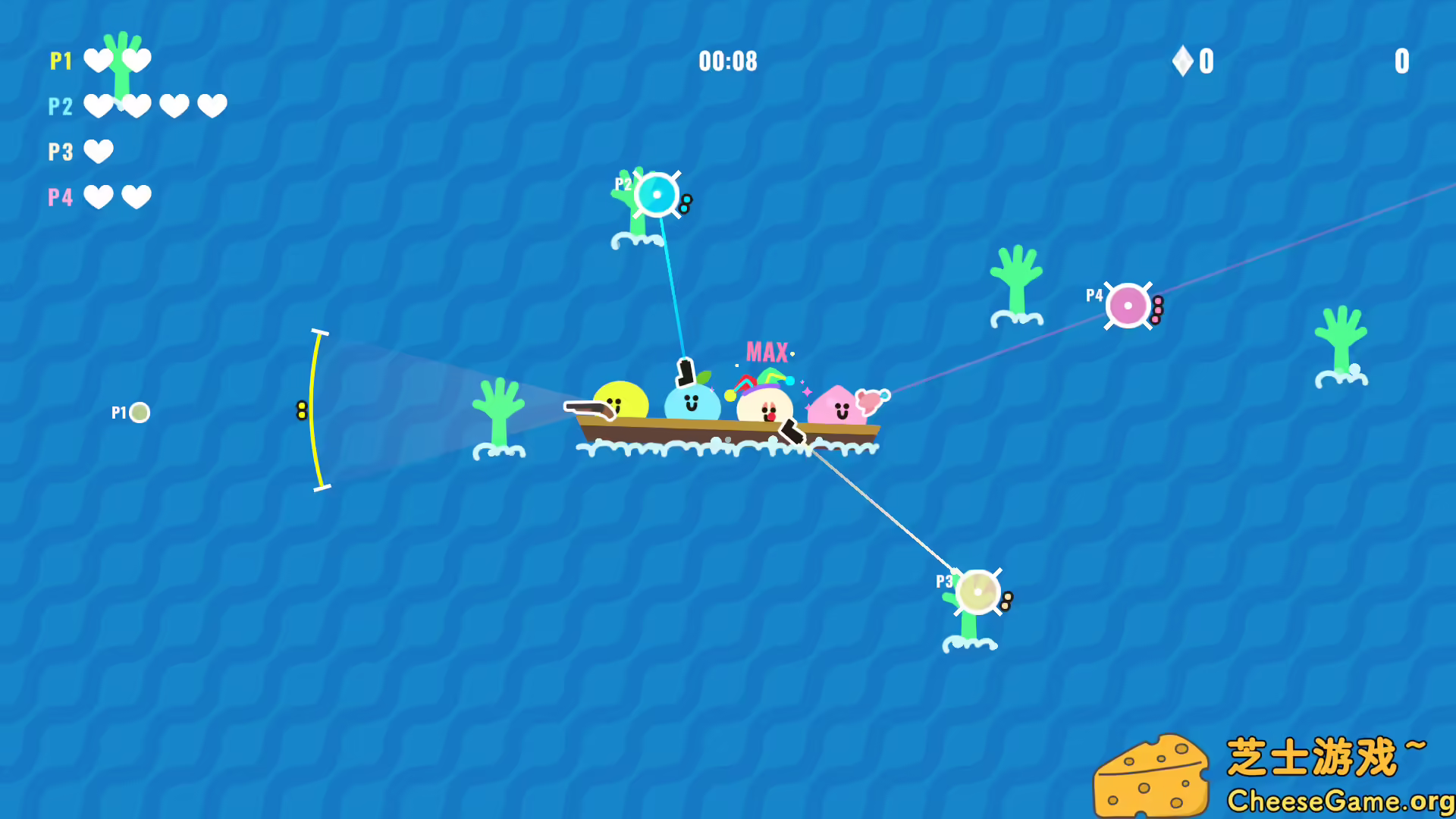This screenshot has width=1456, height=819.
Task: Select P4's pink crosshair cursor
Action: click(x=1128, y=305)
